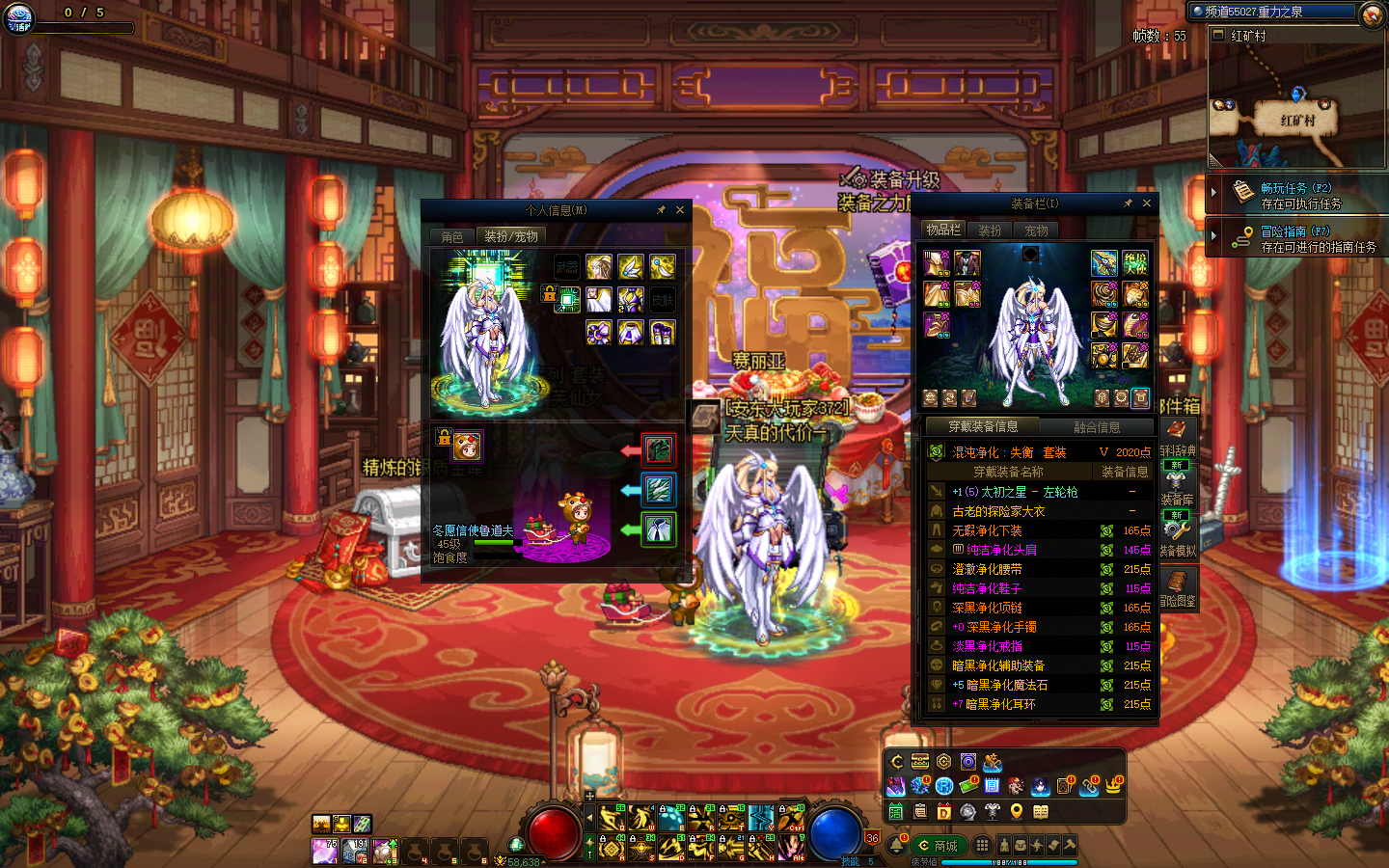Close the 个人信息 personal info window

click(x=680, y=209)
